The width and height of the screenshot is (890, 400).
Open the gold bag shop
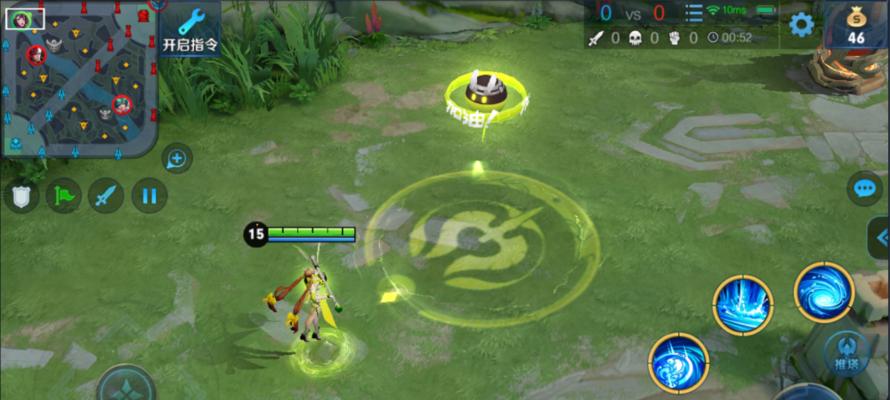point(856,25)
